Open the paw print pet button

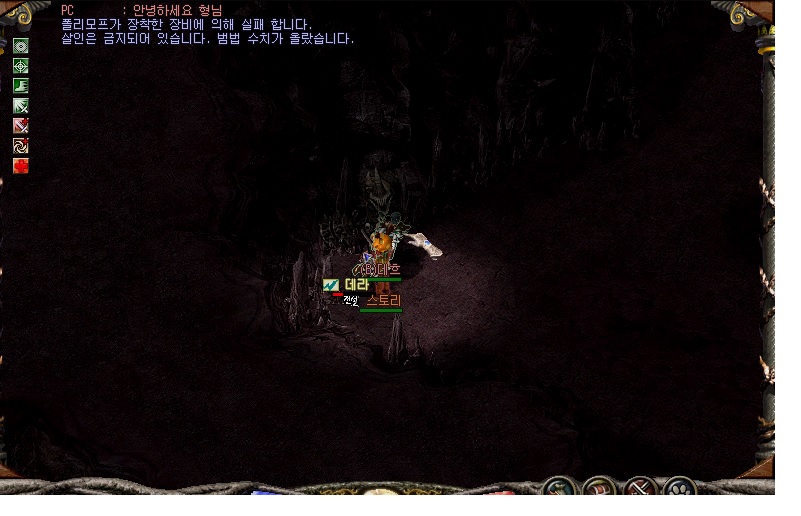[679, 491]
